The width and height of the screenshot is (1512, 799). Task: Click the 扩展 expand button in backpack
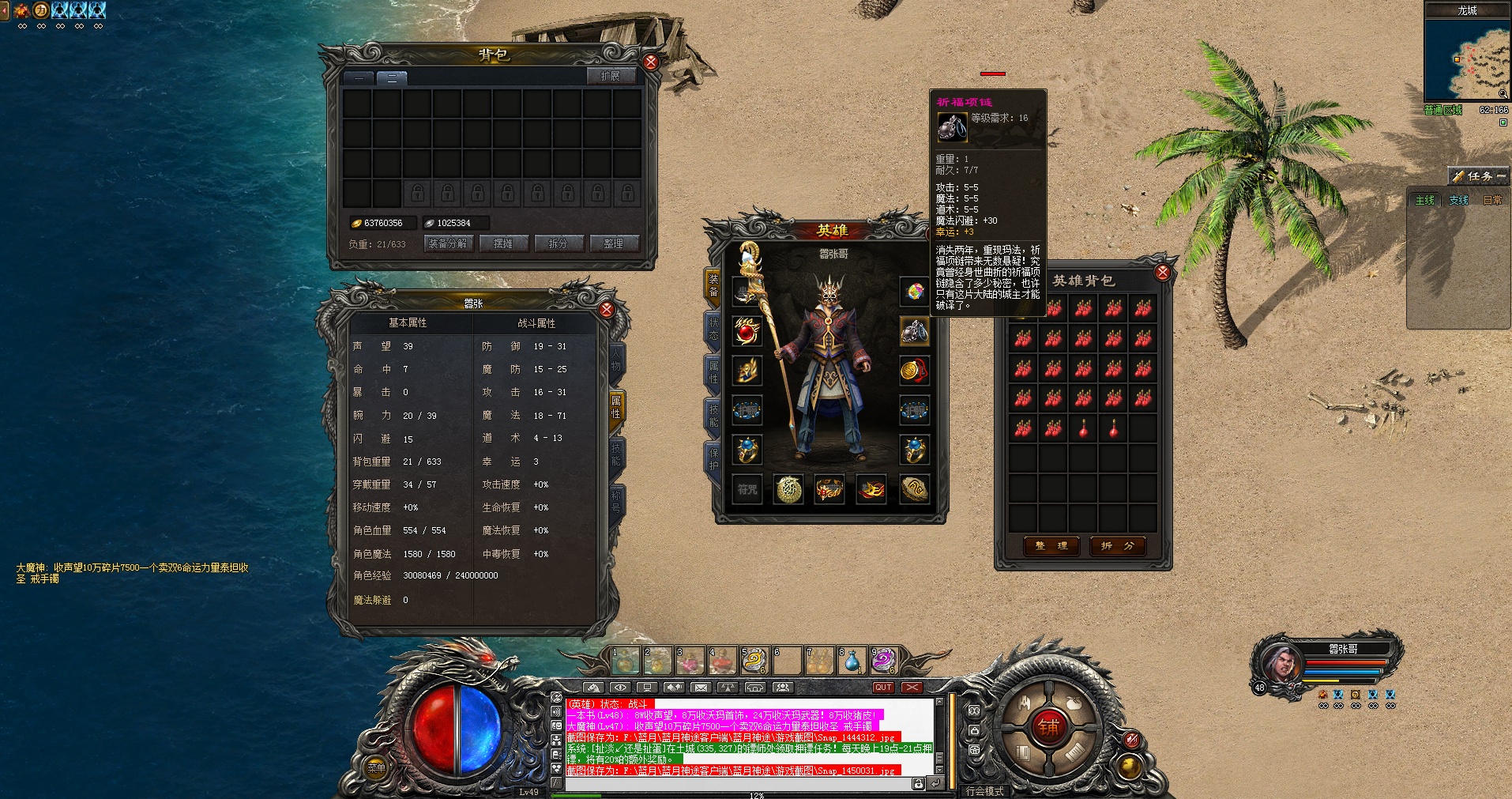610,76
